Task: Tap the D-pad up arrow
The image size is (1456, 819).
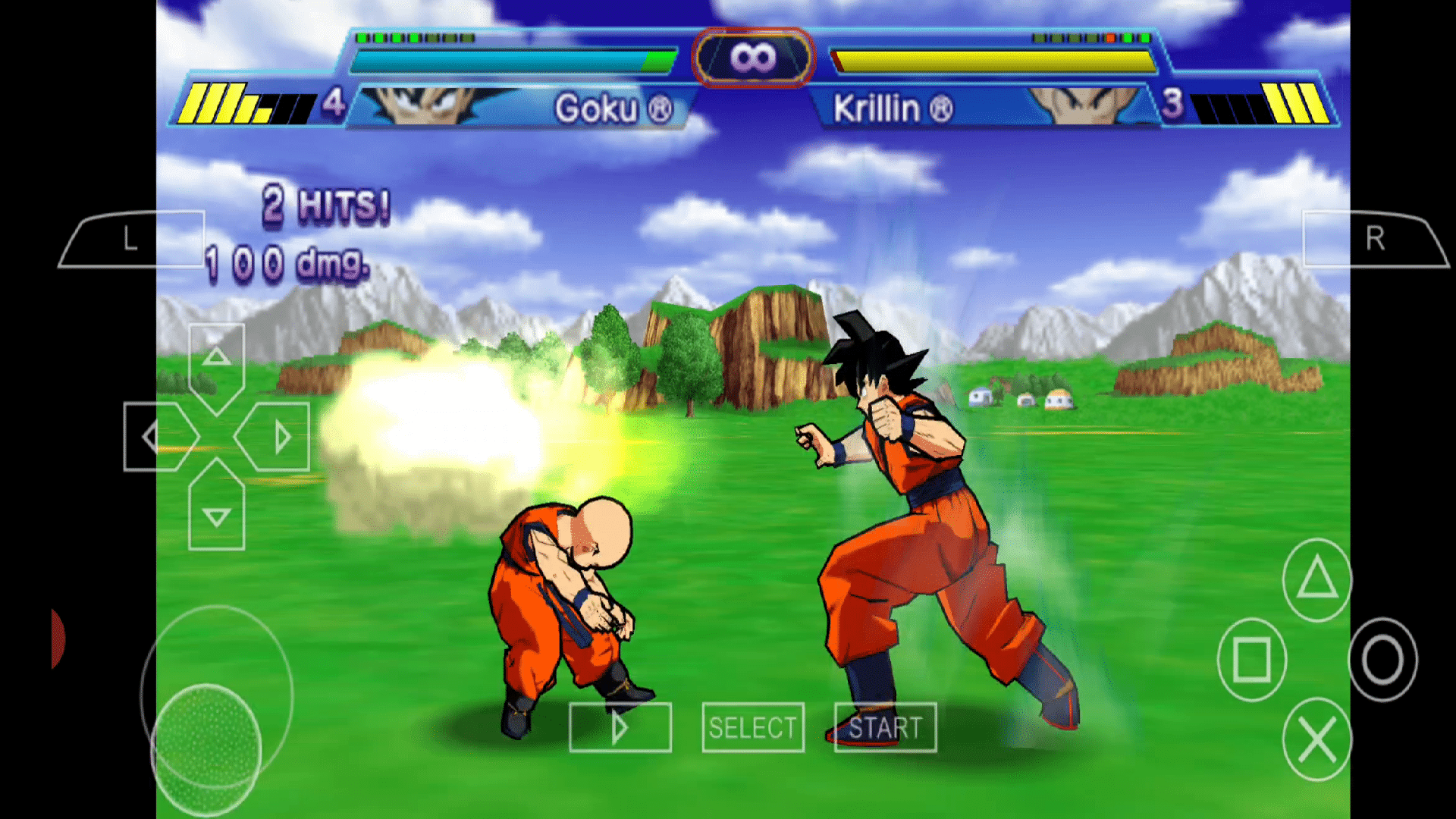Action: (x=217, y=359)
